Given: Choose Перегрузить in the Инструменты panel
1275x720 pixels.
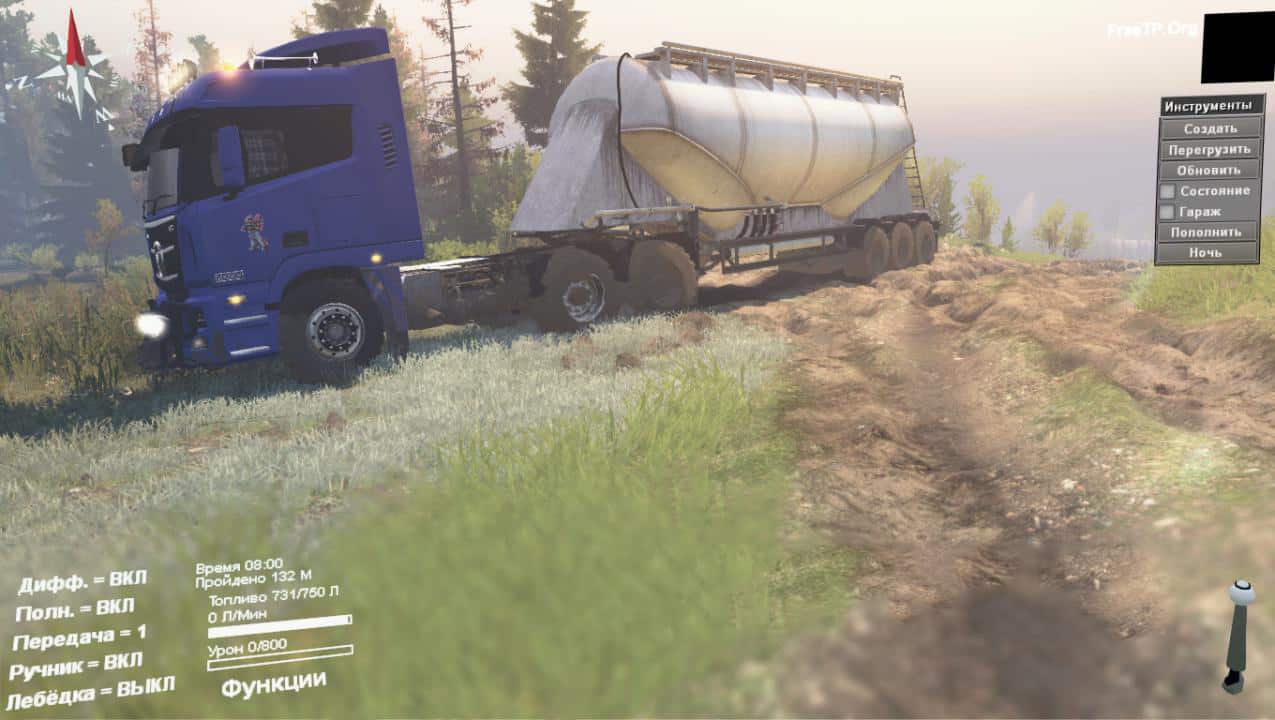Looking at the screenshot, I should 1209,149.
